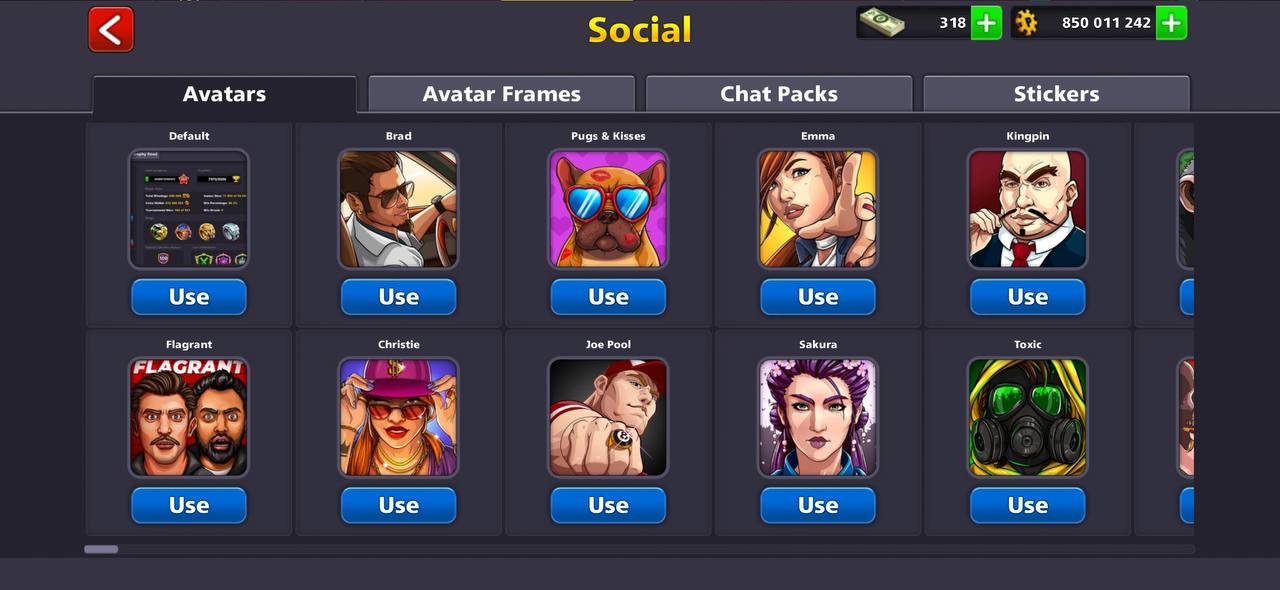
Task: Use the Default avatar
Action: tap(189, 297)
